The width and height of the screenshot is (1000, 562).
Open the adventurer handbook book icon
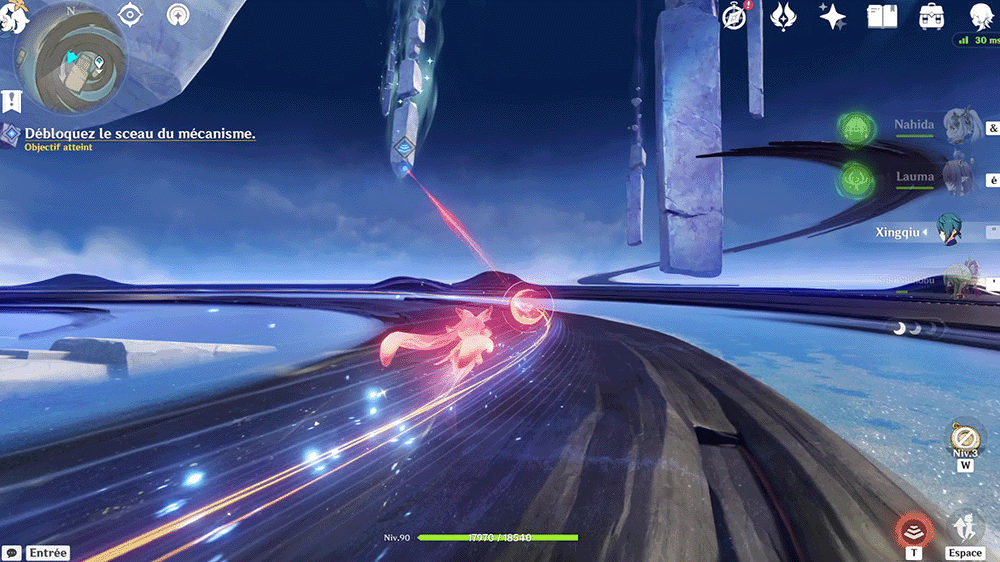click(882, 16)
